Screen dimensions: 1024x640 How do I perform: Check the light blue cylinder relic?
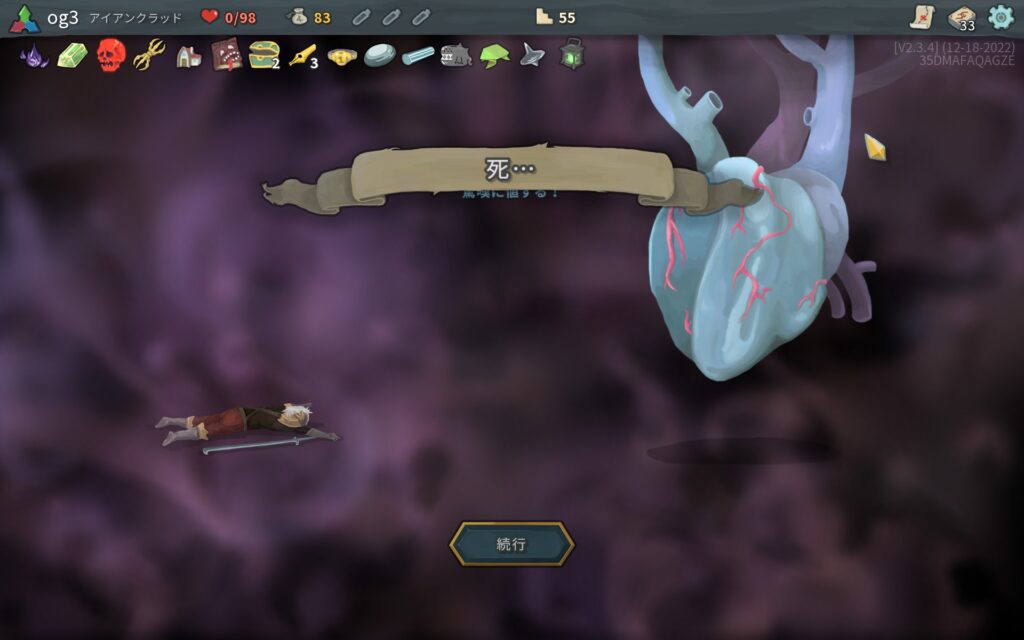418,56
